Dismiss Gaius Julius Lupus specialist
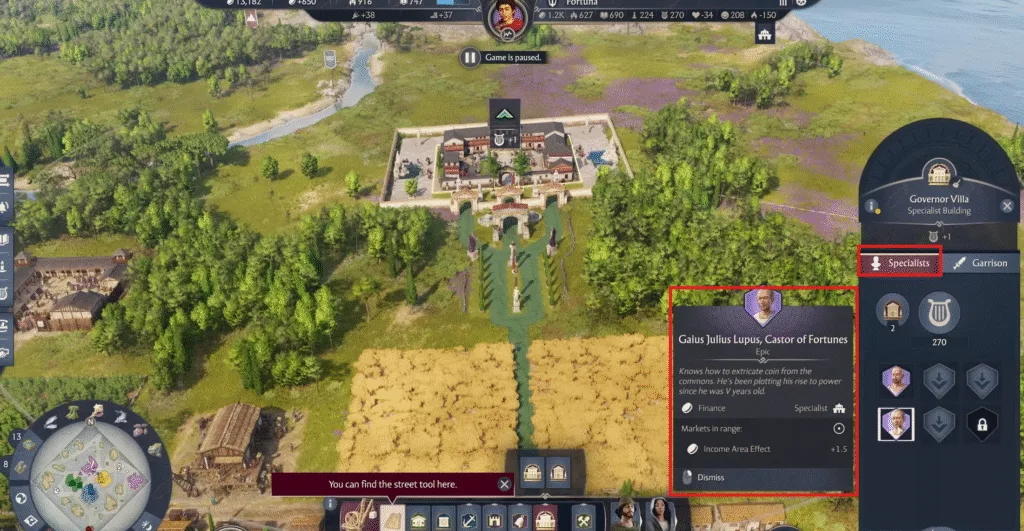The width and height of the screenshot is (1024, 531). click(711, 477)
